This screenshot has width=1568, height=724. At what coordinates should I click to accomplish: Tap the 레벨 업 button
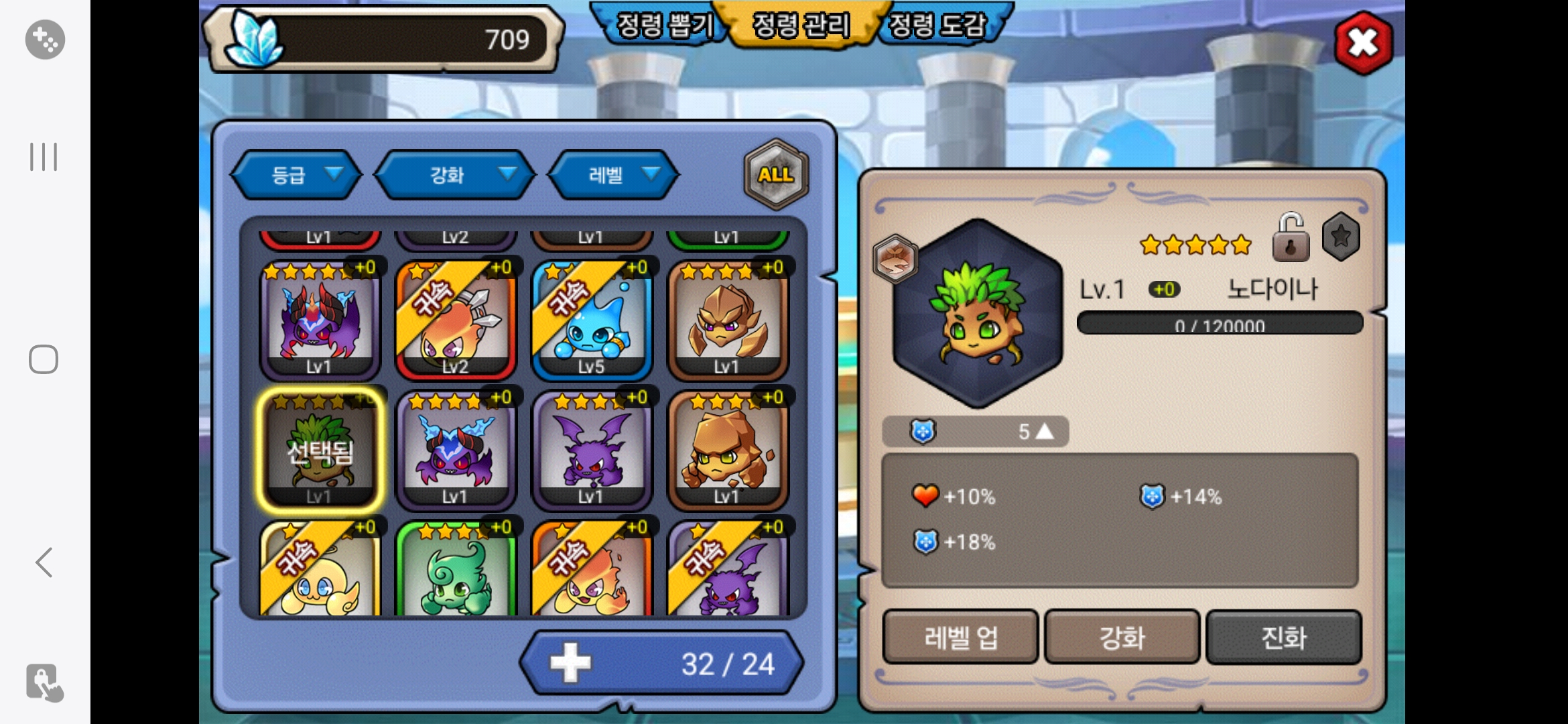(960, 637)
